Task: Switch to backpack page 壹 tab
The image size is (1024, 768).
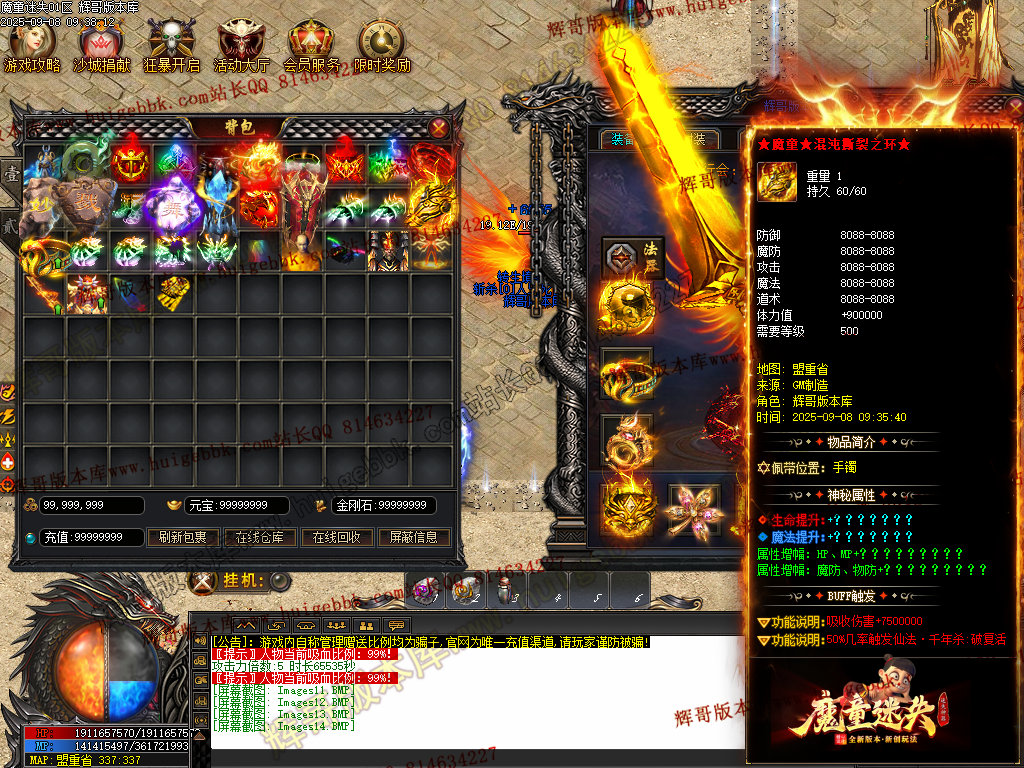Action: pyautogui.click(x=12, y=172)
